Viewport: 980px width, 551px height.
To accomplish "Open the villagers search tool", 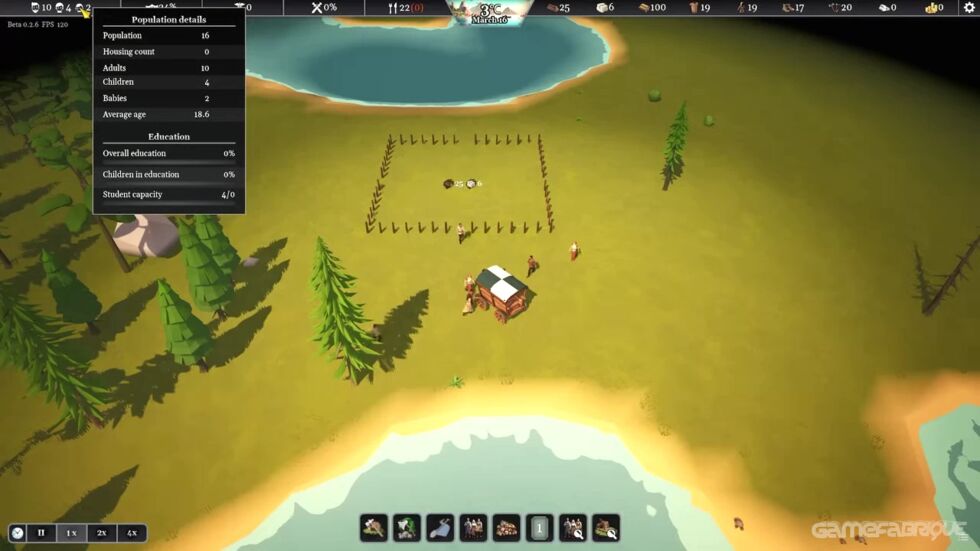I will pos(573,528).
